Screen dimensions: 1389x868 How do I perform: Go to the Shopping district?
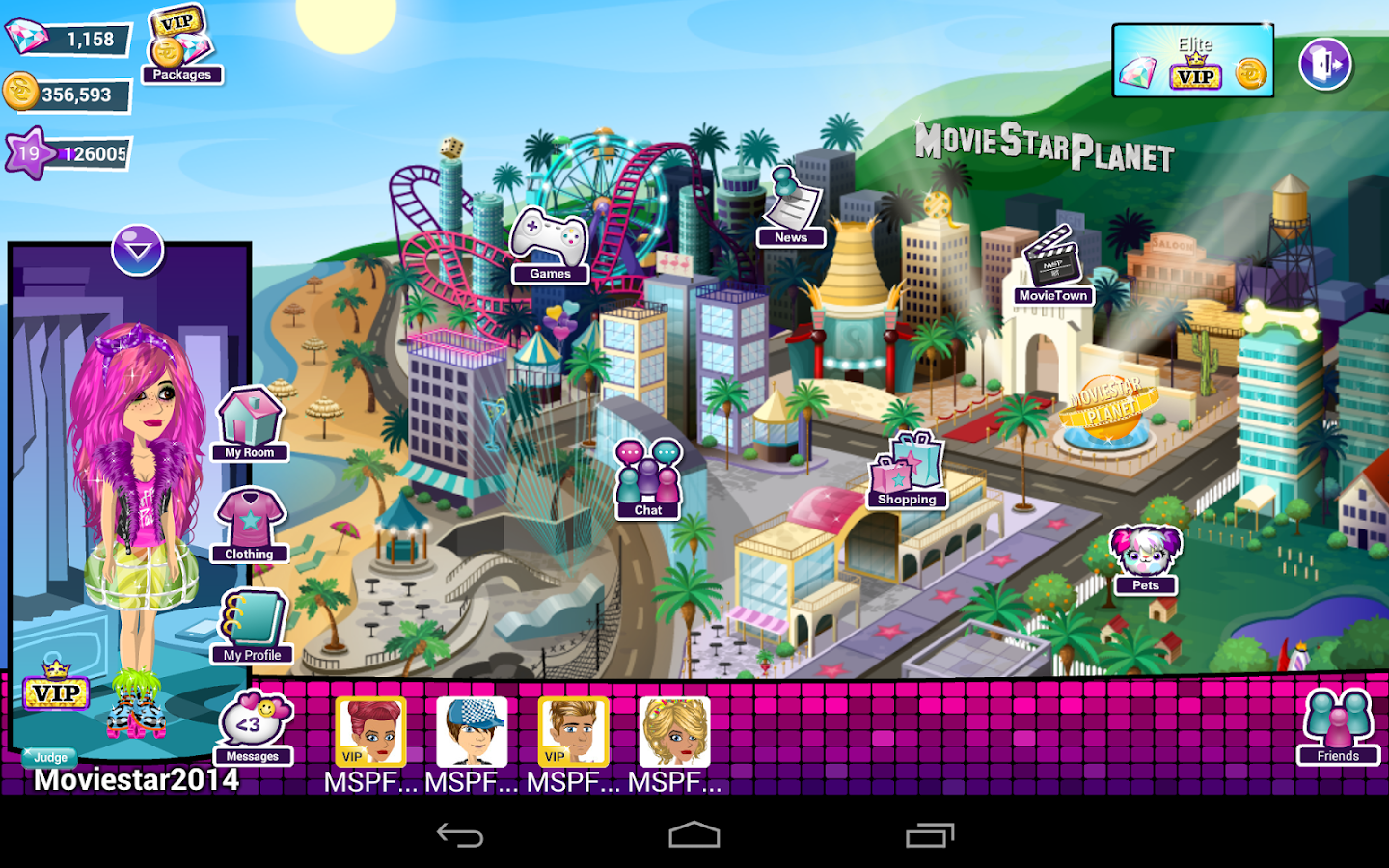(907, 473)
